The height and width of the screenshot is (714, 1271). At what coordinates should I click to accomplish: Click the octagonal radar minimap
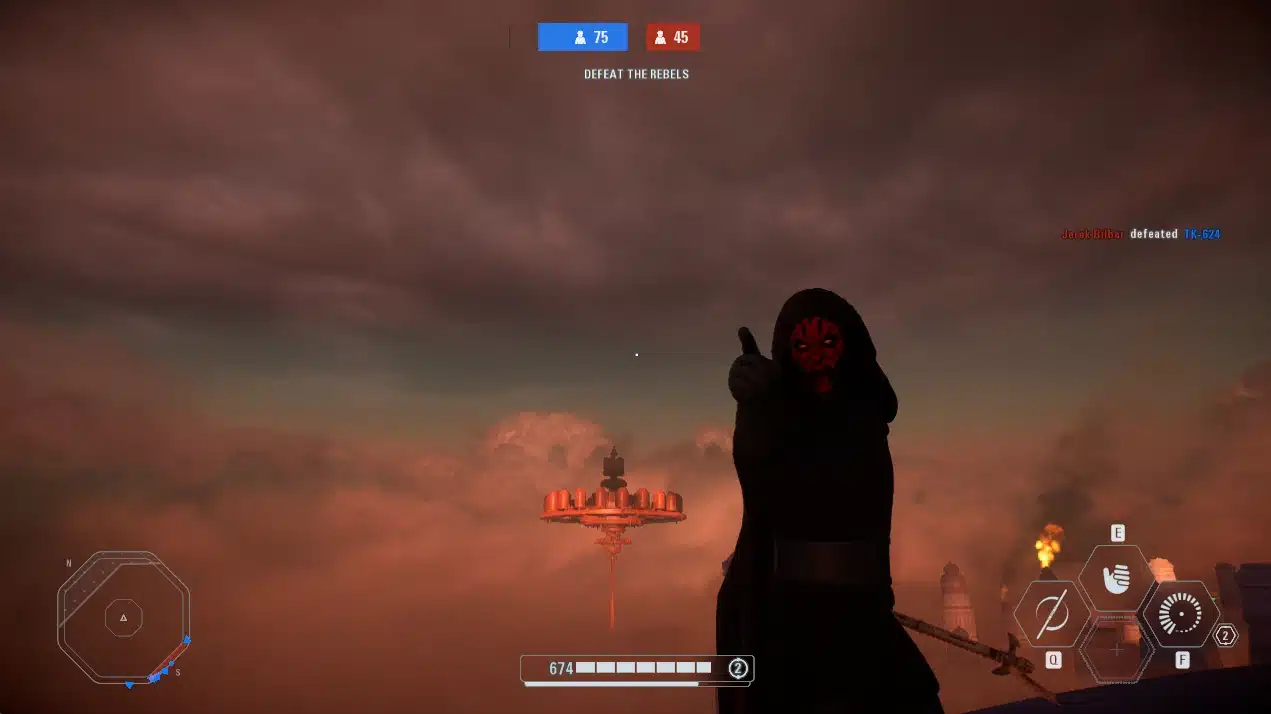coord(123,617)
